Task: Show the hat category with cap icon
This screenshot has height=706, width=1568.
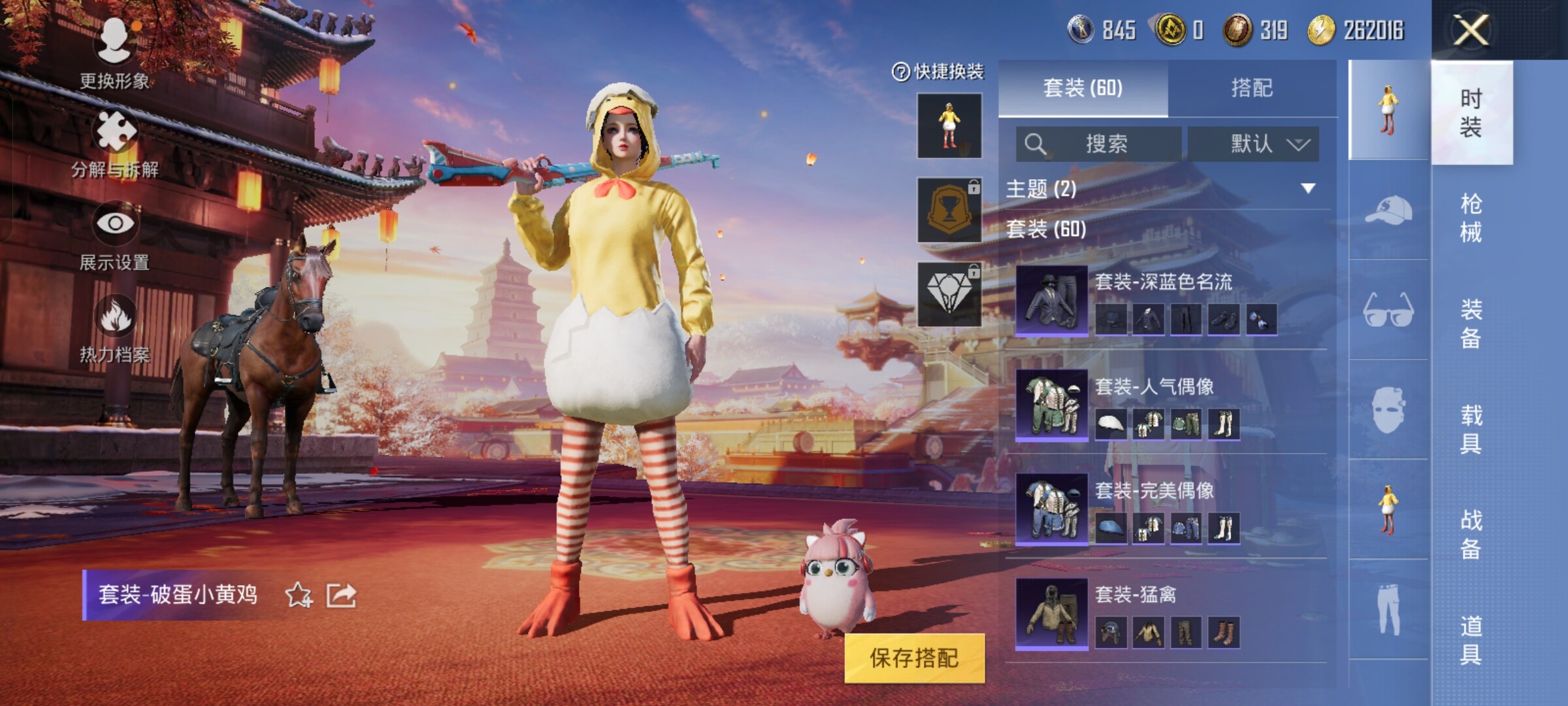Action: (x=1388, y=210)
